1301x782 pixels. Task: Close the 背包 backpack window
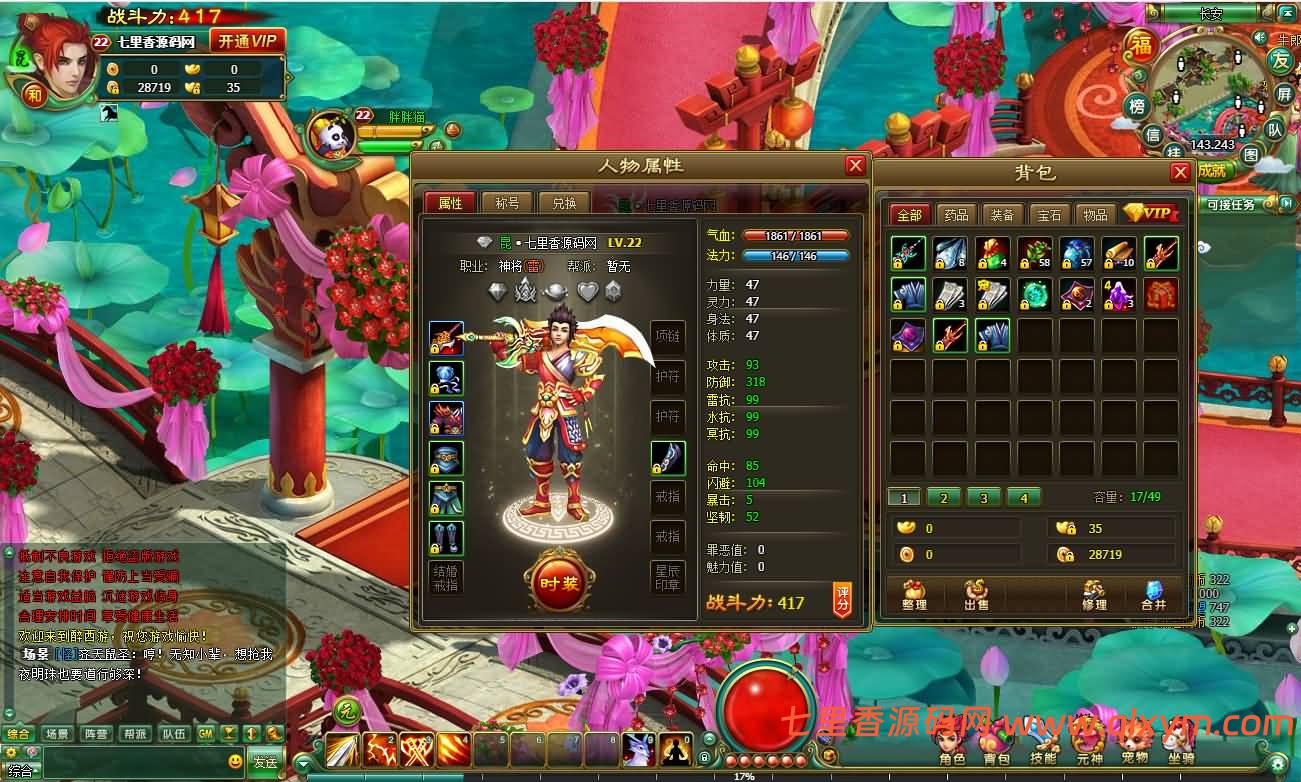coord(1180,172)
